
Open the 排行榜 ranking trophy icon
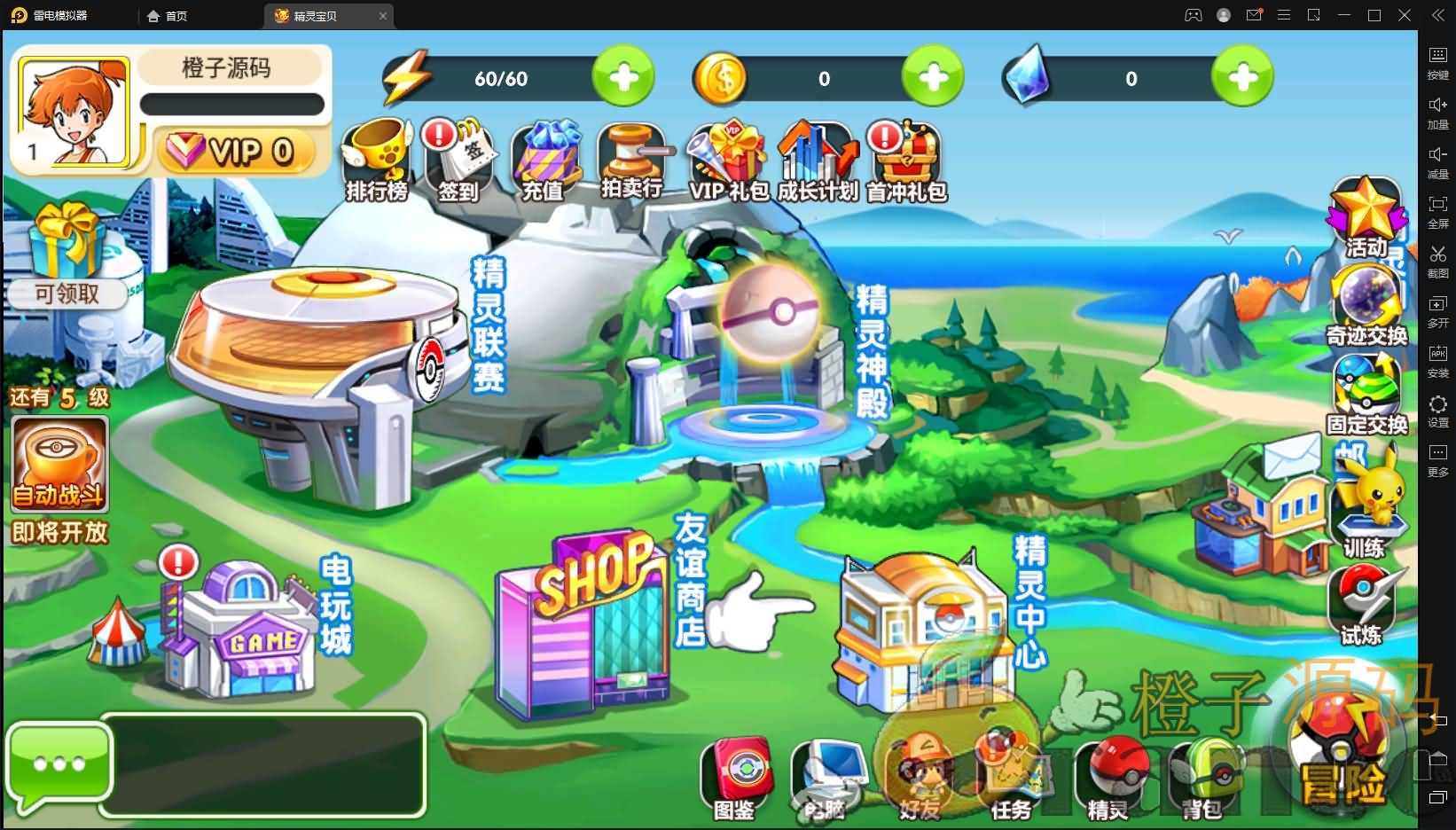tap(377, 160)
